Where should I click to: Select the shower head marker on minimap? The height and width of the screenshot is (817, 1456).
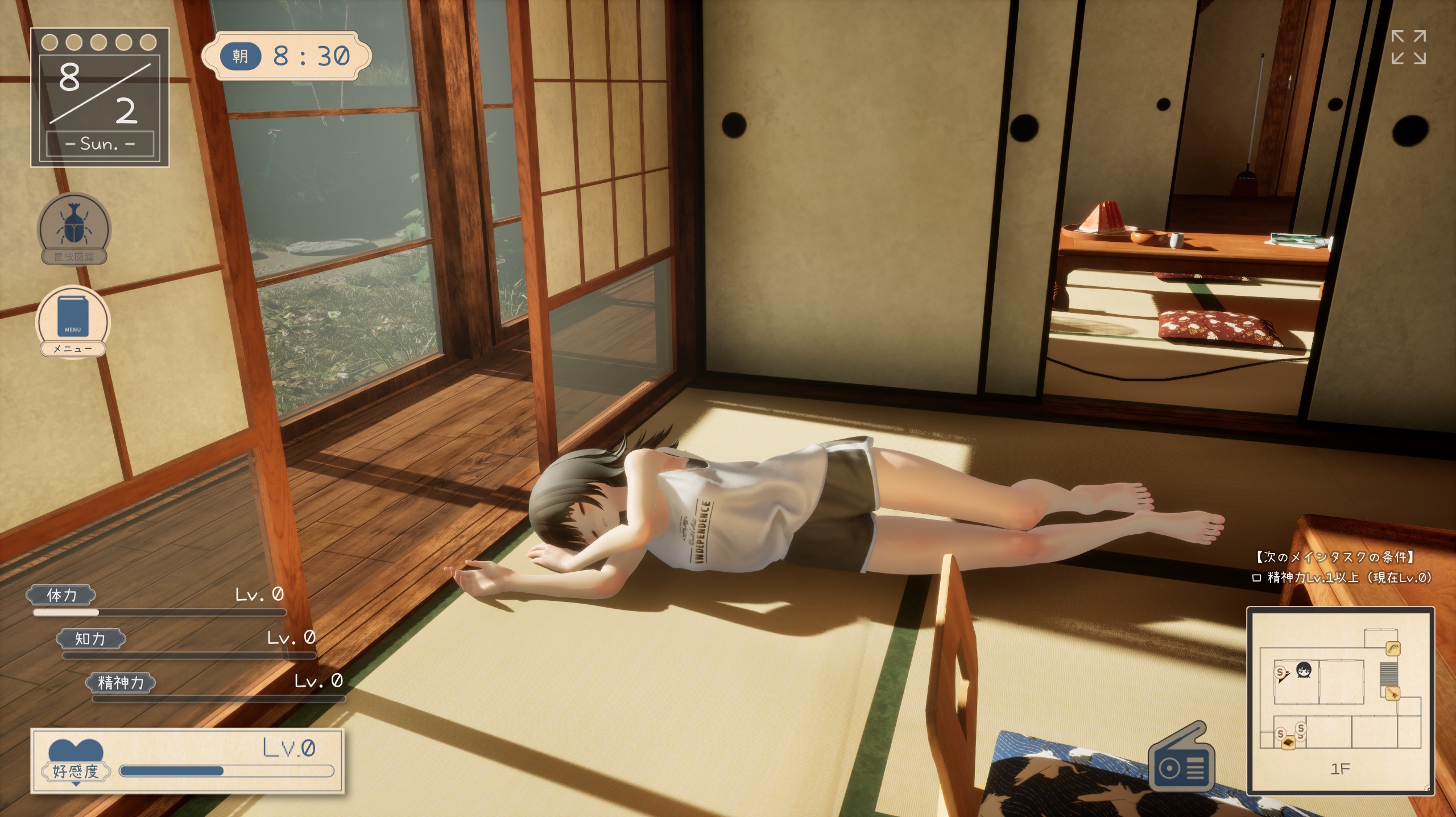coord(1392,648)
